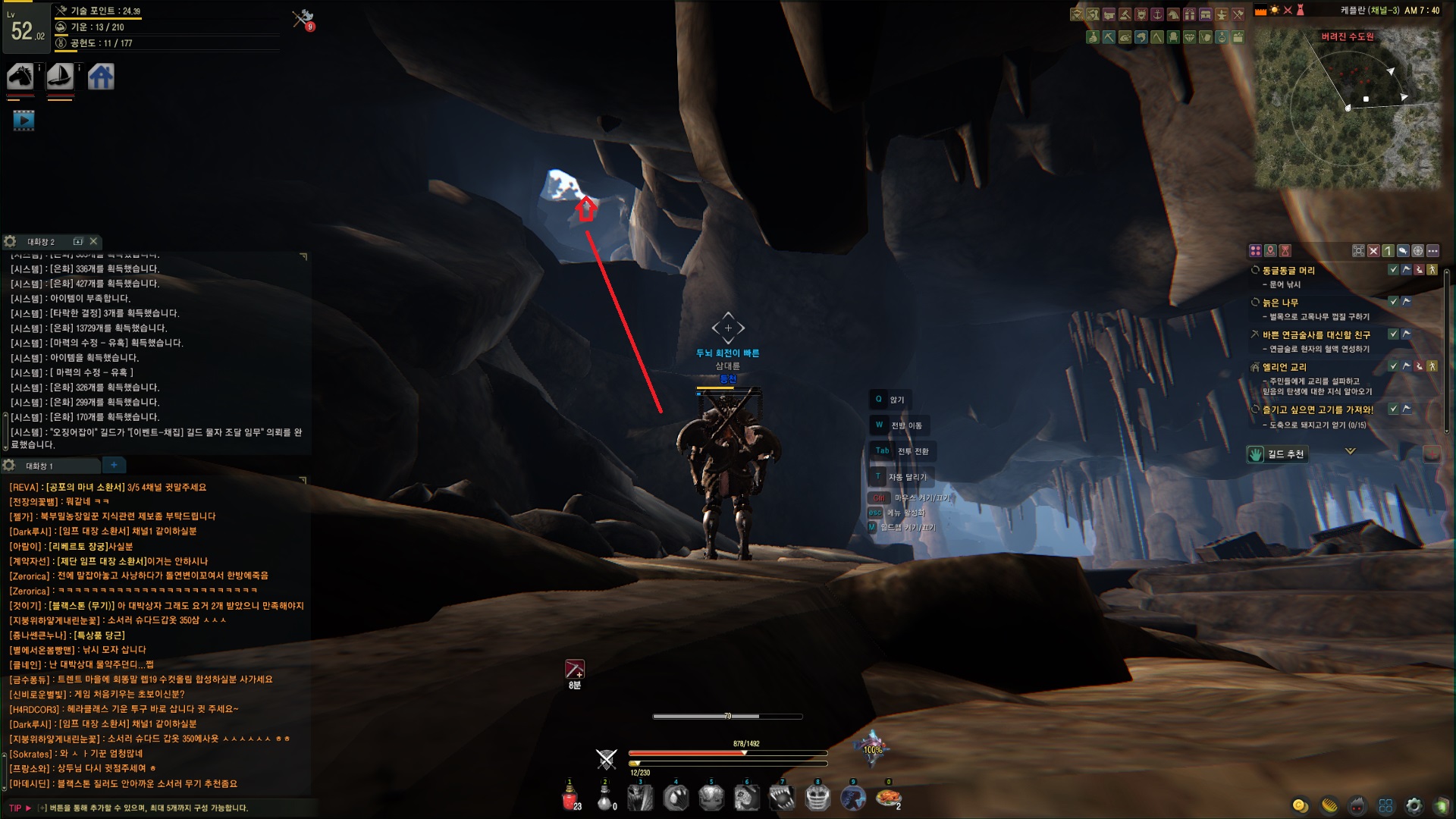1456x819 pixels.
Task: Eat the cooked food in hotbar slot 0
Action: tap(888, 798)
